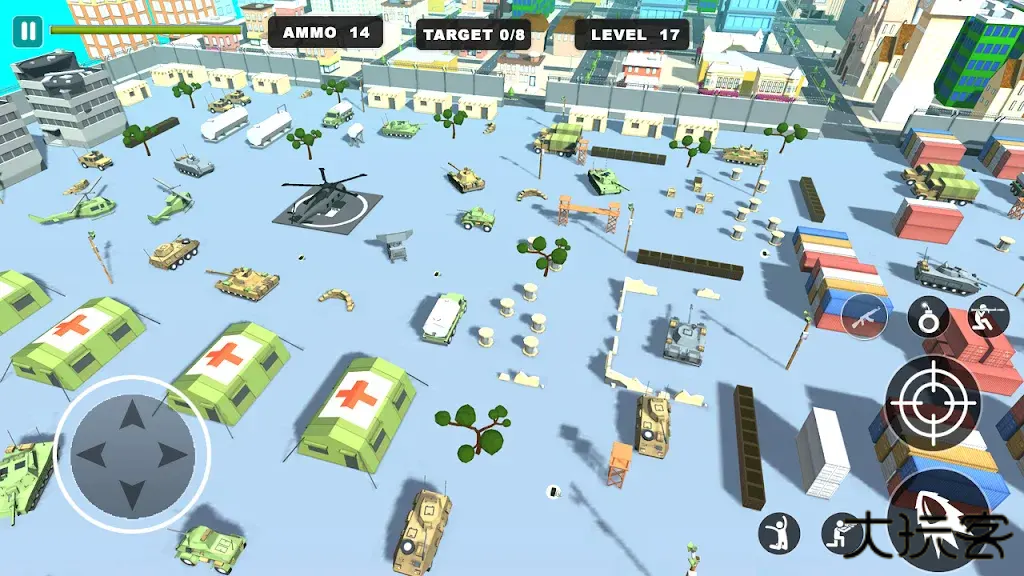Throw a grenade using the bomb icon
The height and width of the screenshot is (576, 1024).
(x=928, y=318)
